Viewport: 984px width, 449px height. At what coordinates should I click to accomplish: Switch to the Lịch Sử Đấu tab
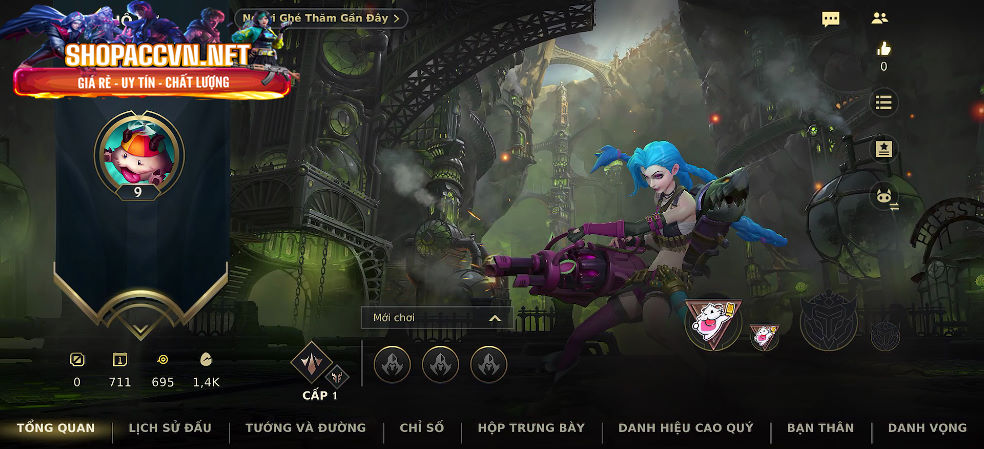tap(170, 428)
